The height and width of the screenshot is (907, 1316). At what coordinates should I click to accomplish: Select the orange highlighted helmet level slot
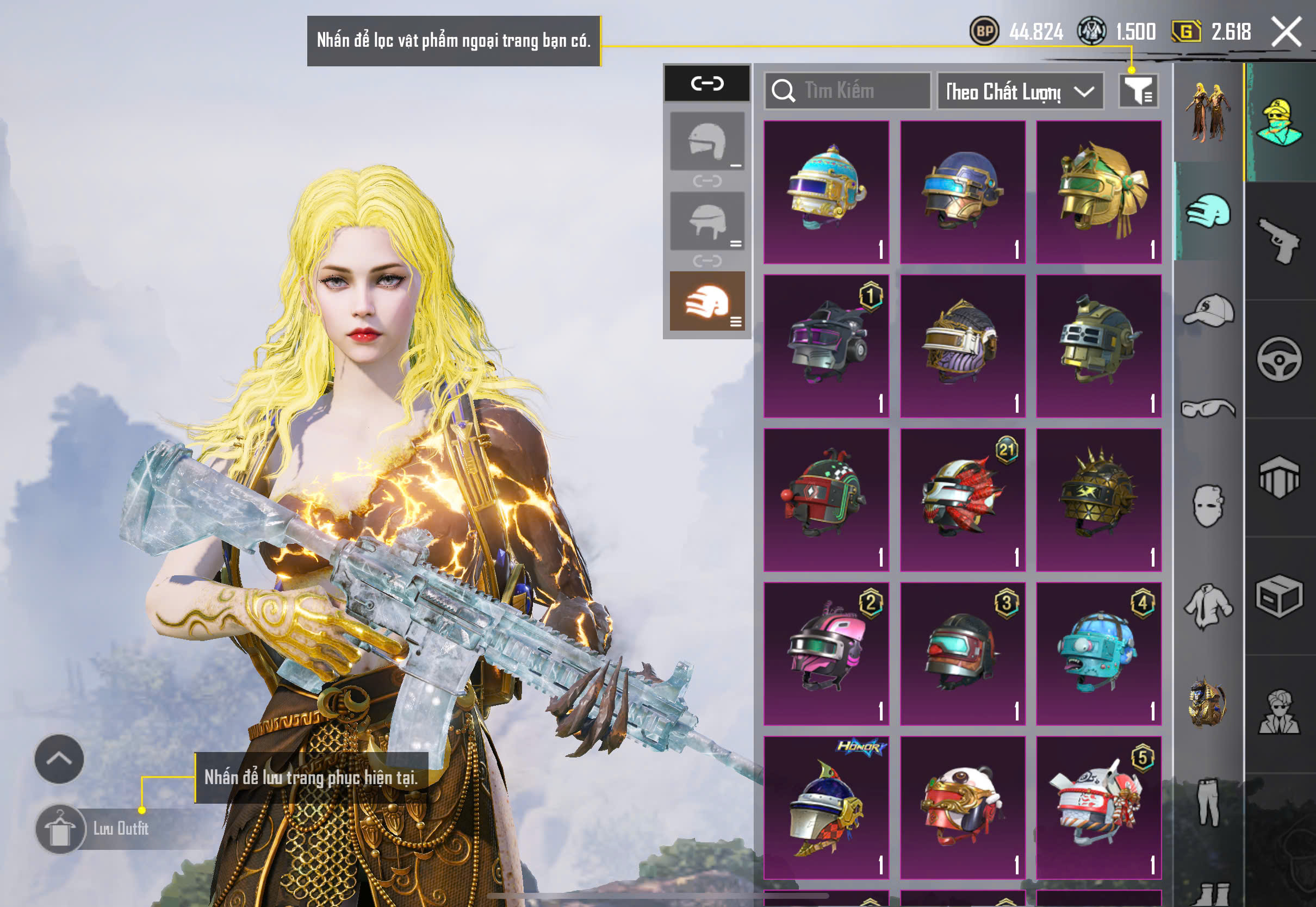707,301
